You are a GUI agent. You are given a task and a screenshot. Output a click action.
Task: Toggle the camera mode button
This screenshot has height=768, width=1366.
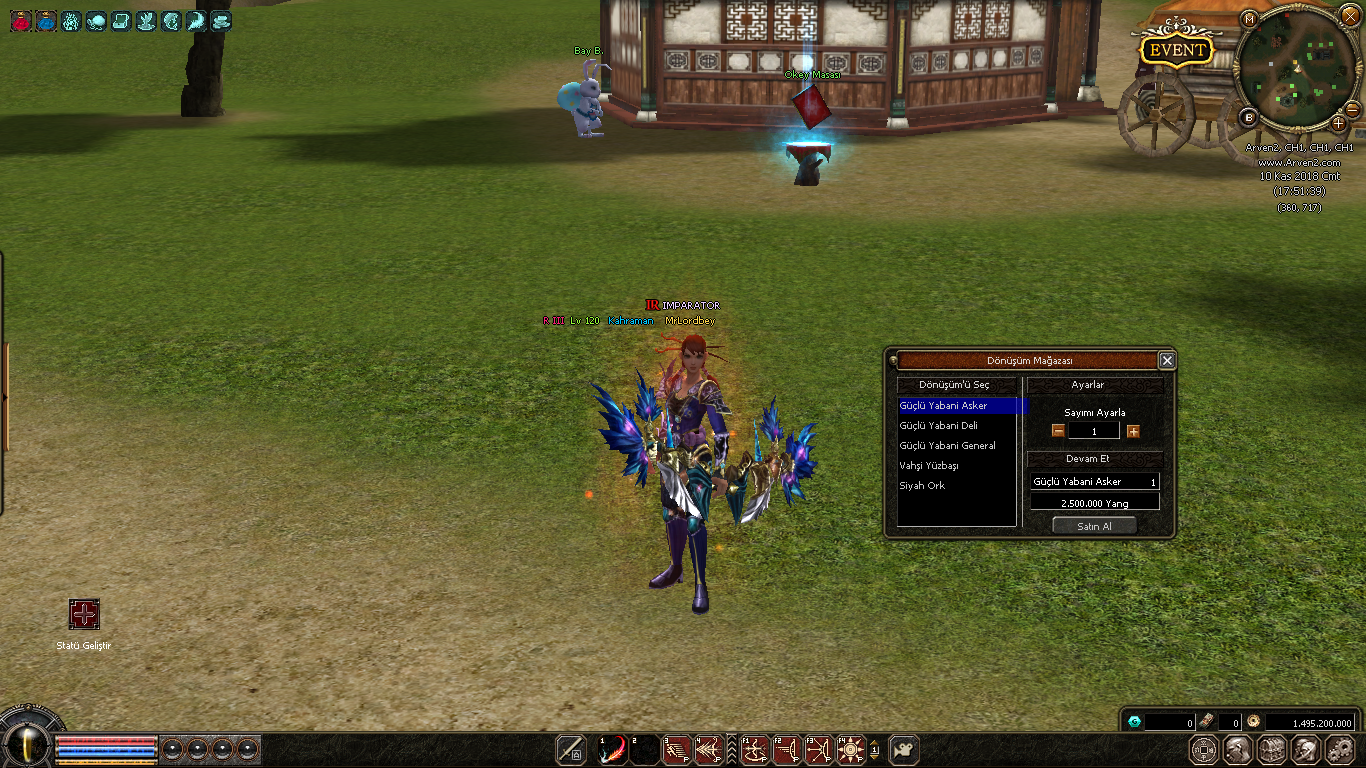904,750
